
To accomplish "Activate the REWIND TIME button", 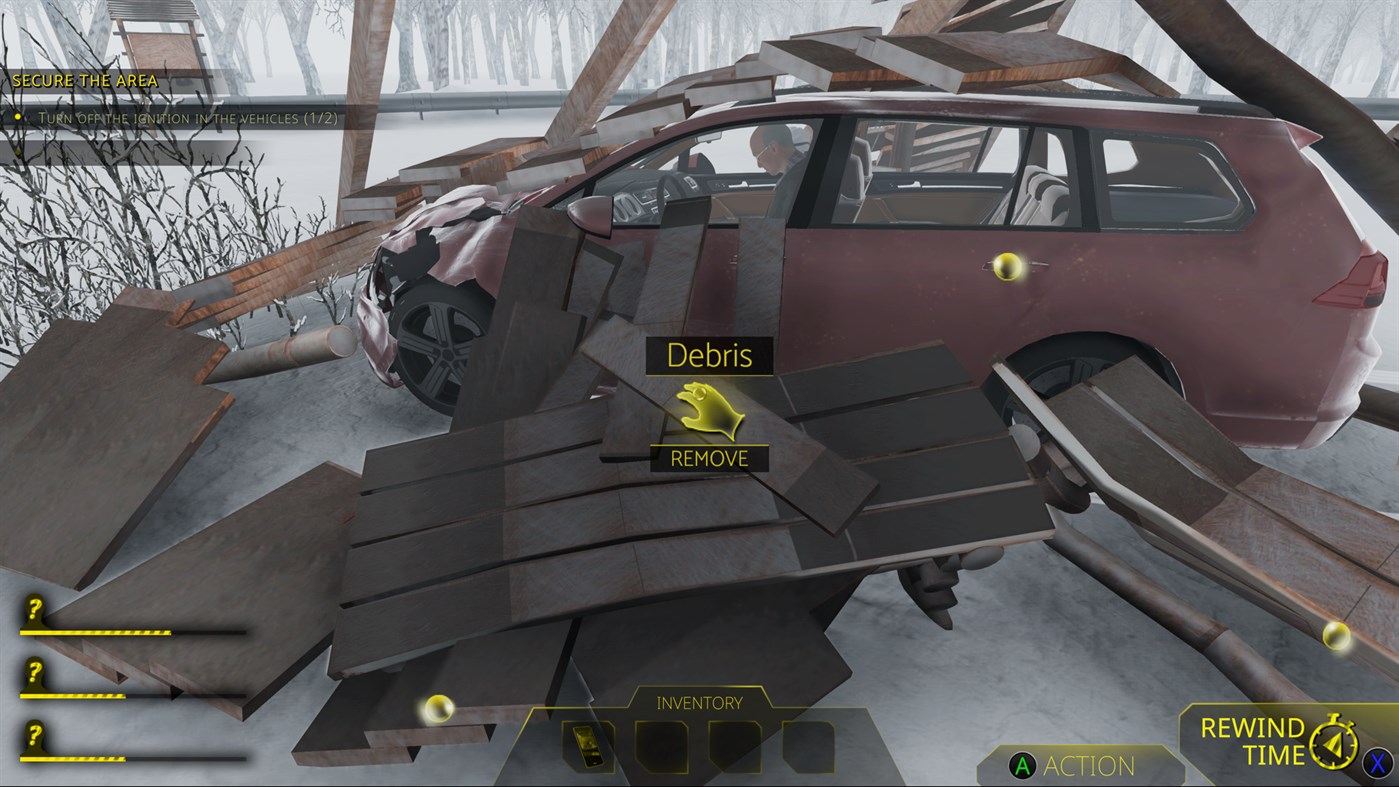I will coord(1252,740).
